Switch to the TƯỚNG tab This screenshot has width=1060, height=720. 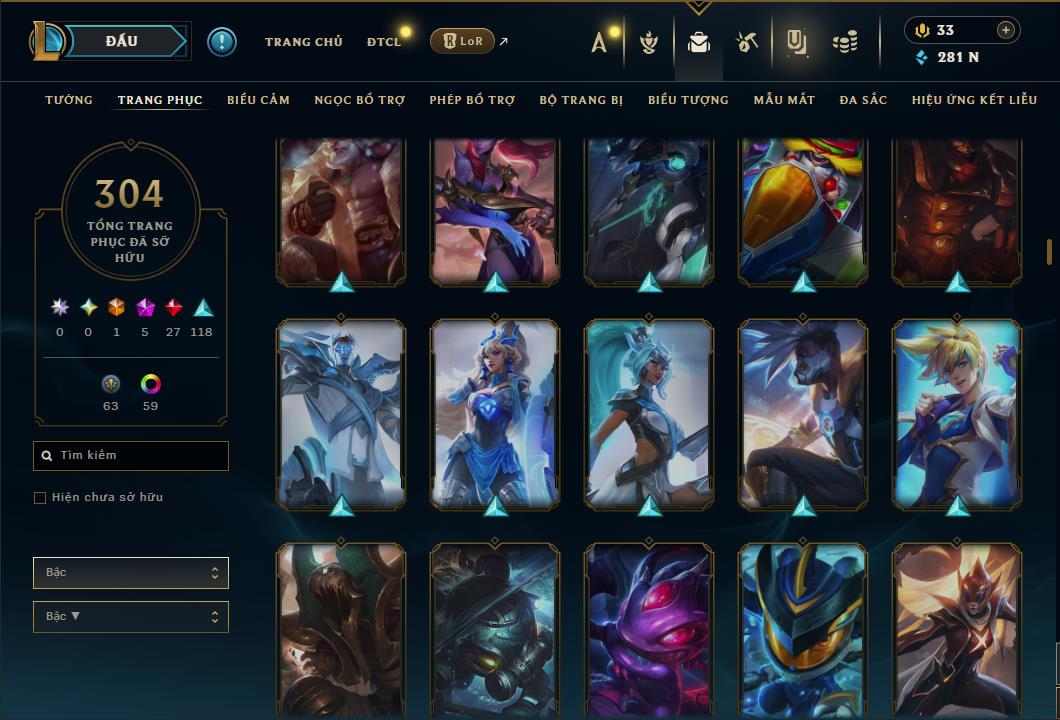(x=69, y=100)
